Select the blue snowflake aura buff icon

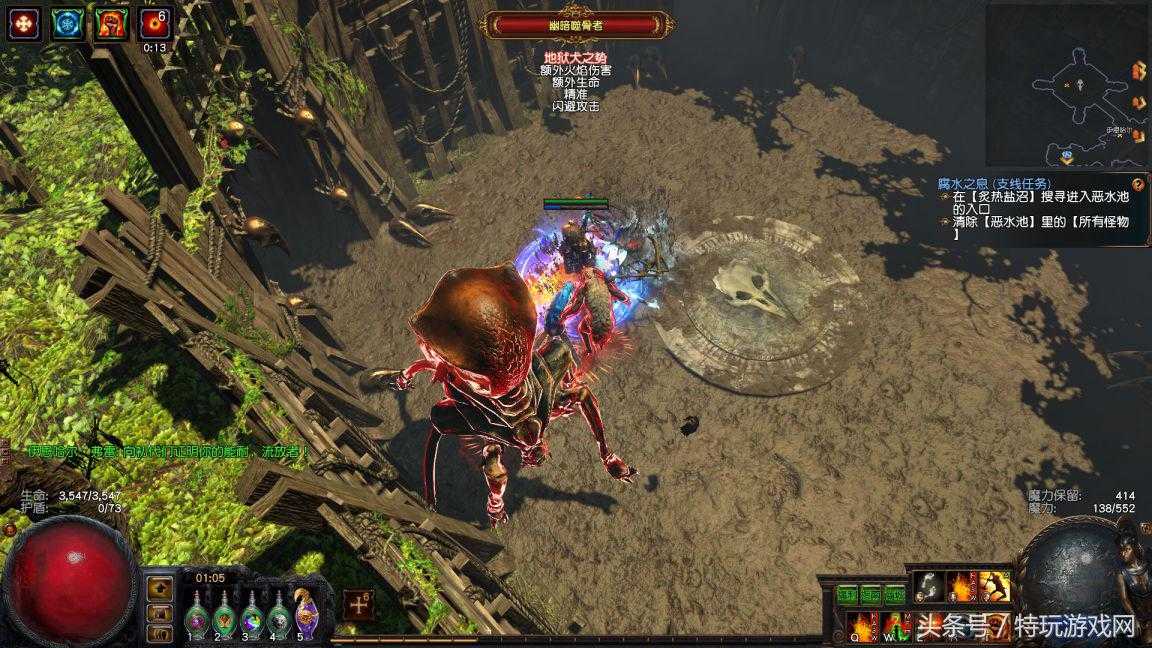(x=67, y=23)
